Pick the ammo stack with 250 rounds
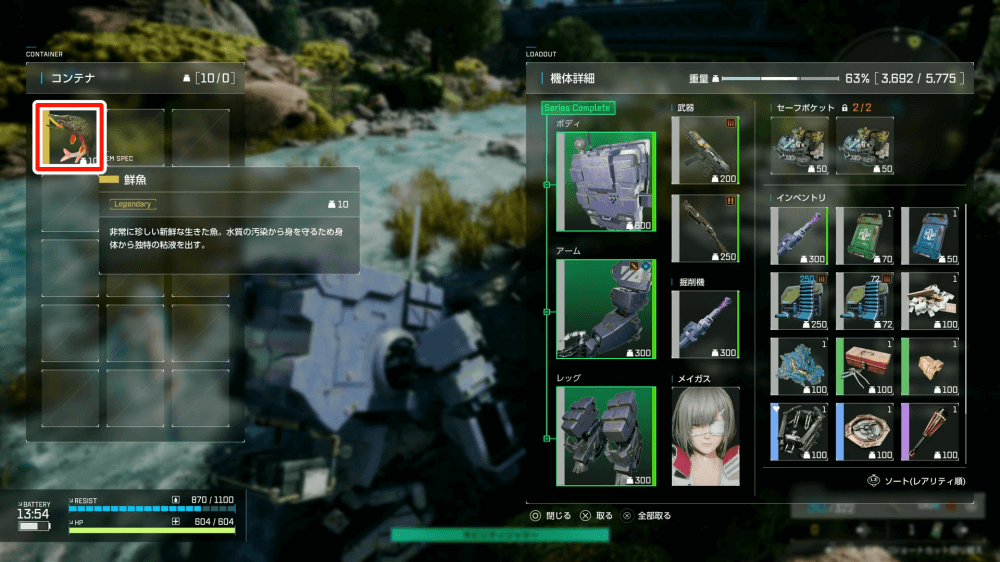1000x562 pixels. 799,301
